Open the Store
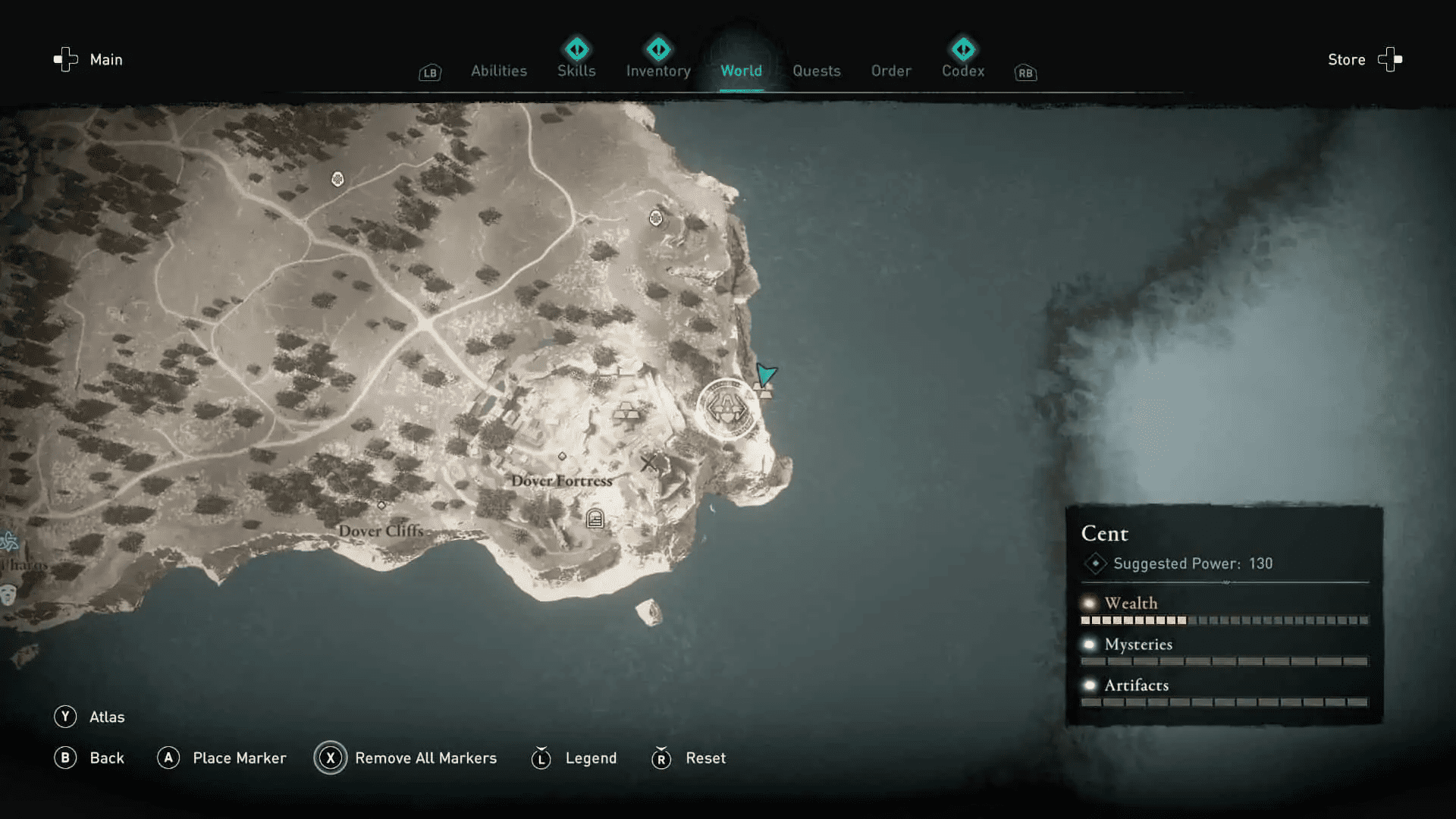Screen dimensions: 1456x819 [1347, 59]
